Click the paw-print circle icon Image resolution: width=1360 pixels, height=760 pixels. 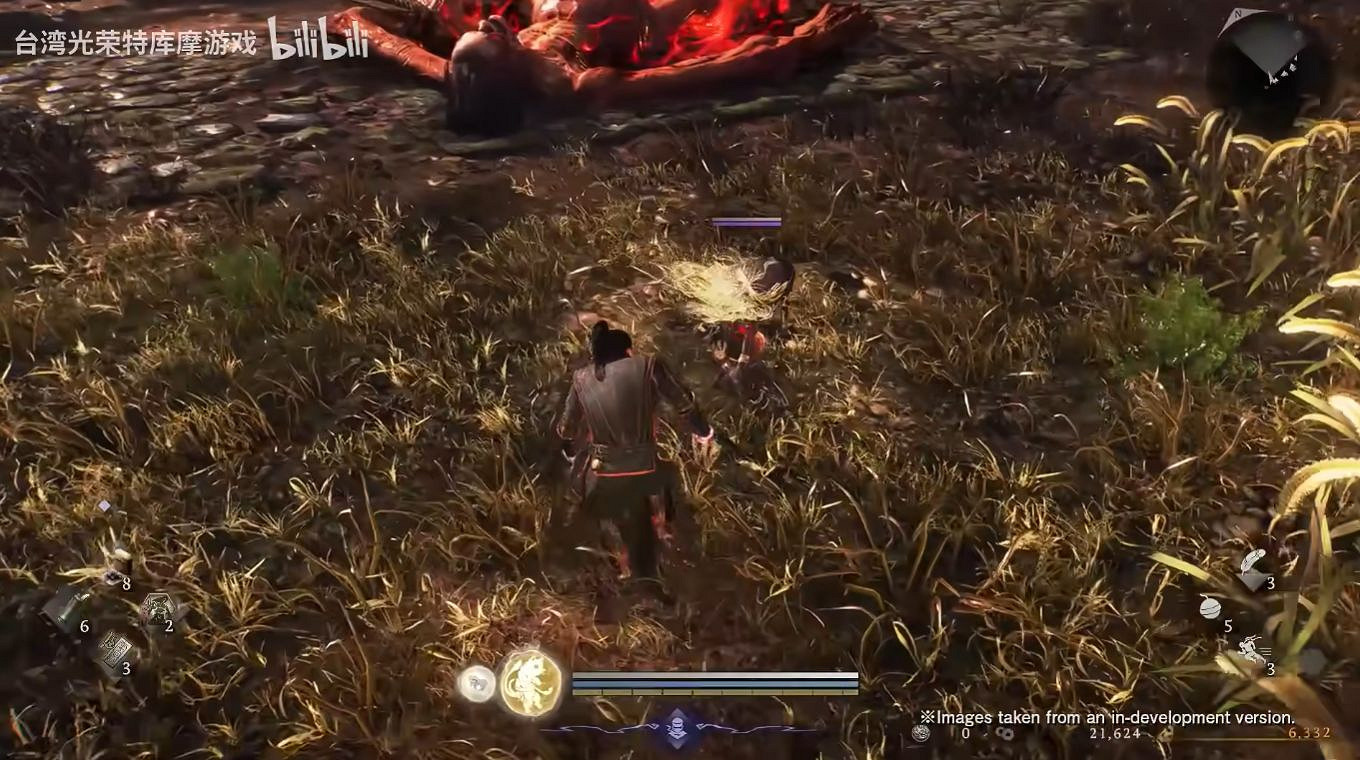point(475,682)
